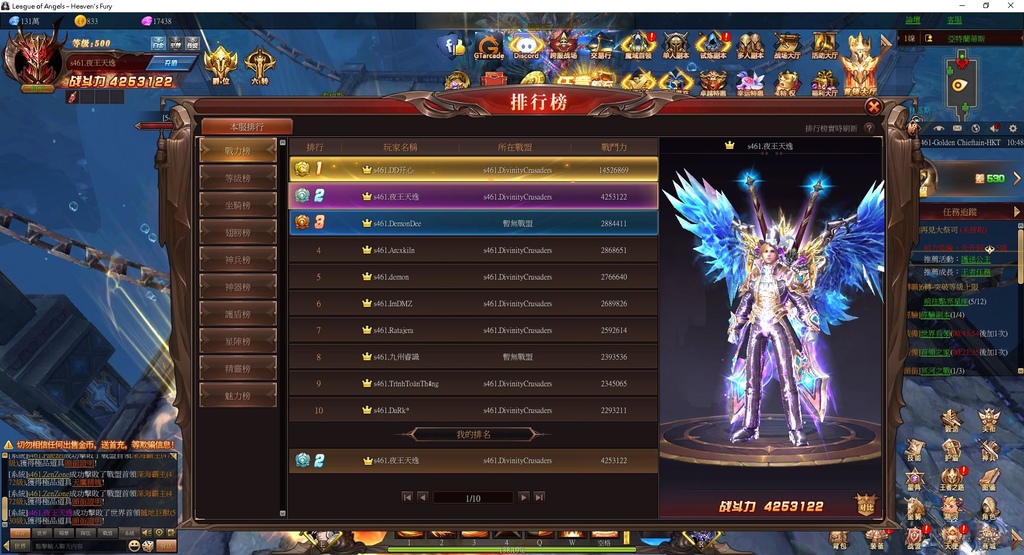The width and height of the screenshot is (1024, 555).
Task: Select rank 1 player s461.DD开心 row
Action: coord(473,170)
